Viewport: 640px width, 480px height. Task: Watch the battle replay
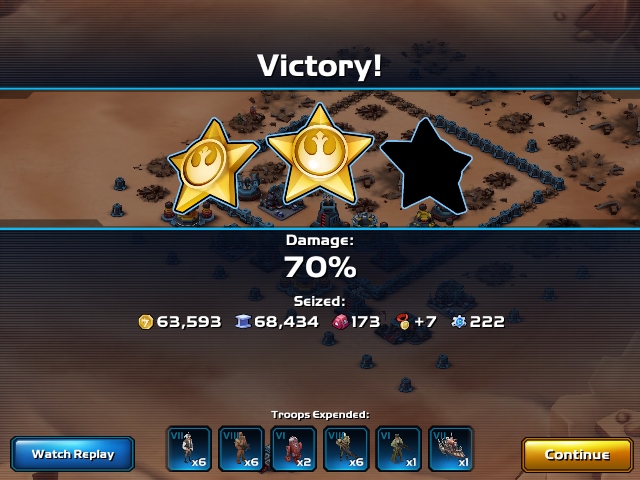coord(73,454)
